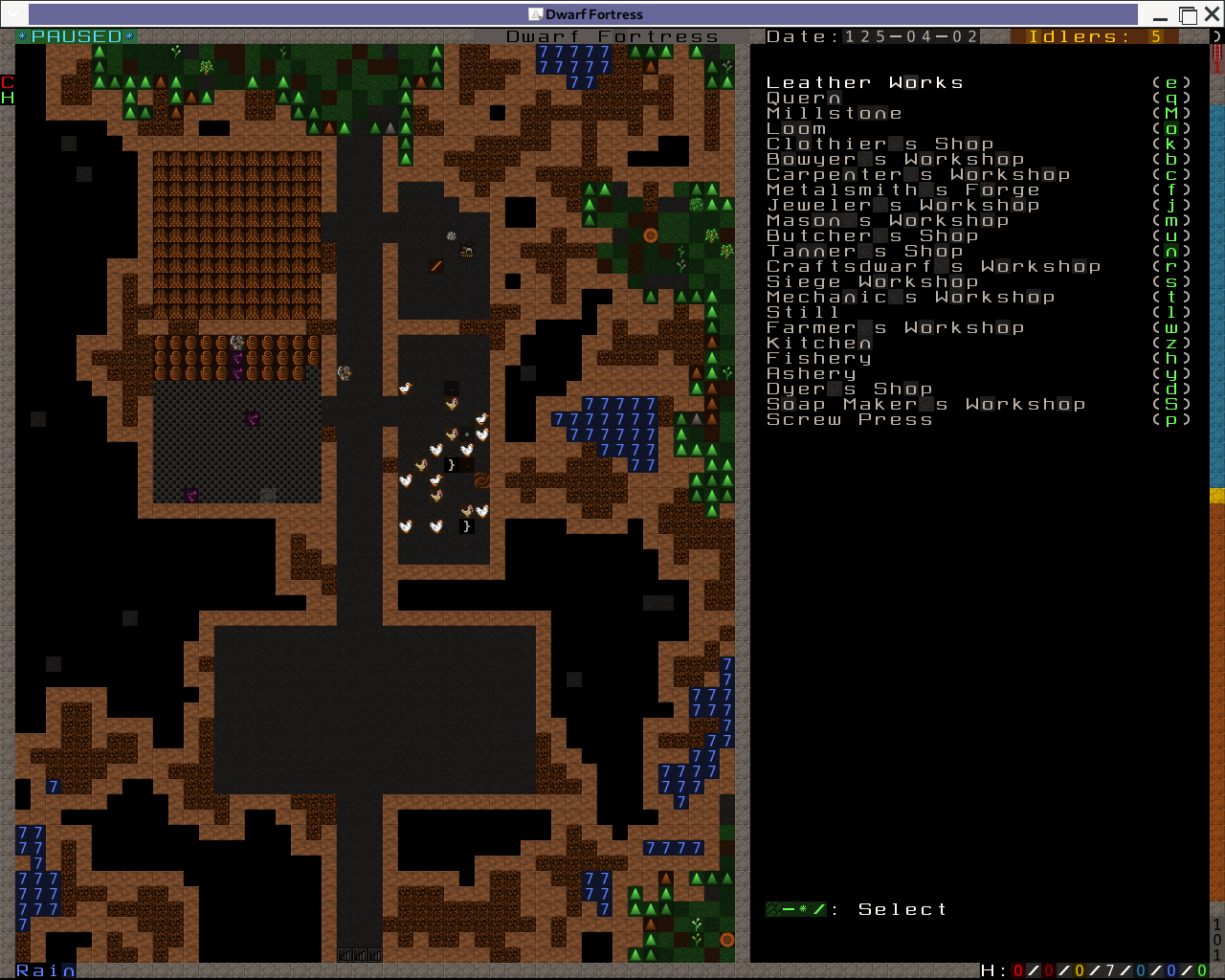This screenshot has width=1225, height=980.
Task: Select the Still workshop
Action: click(804, 313)
